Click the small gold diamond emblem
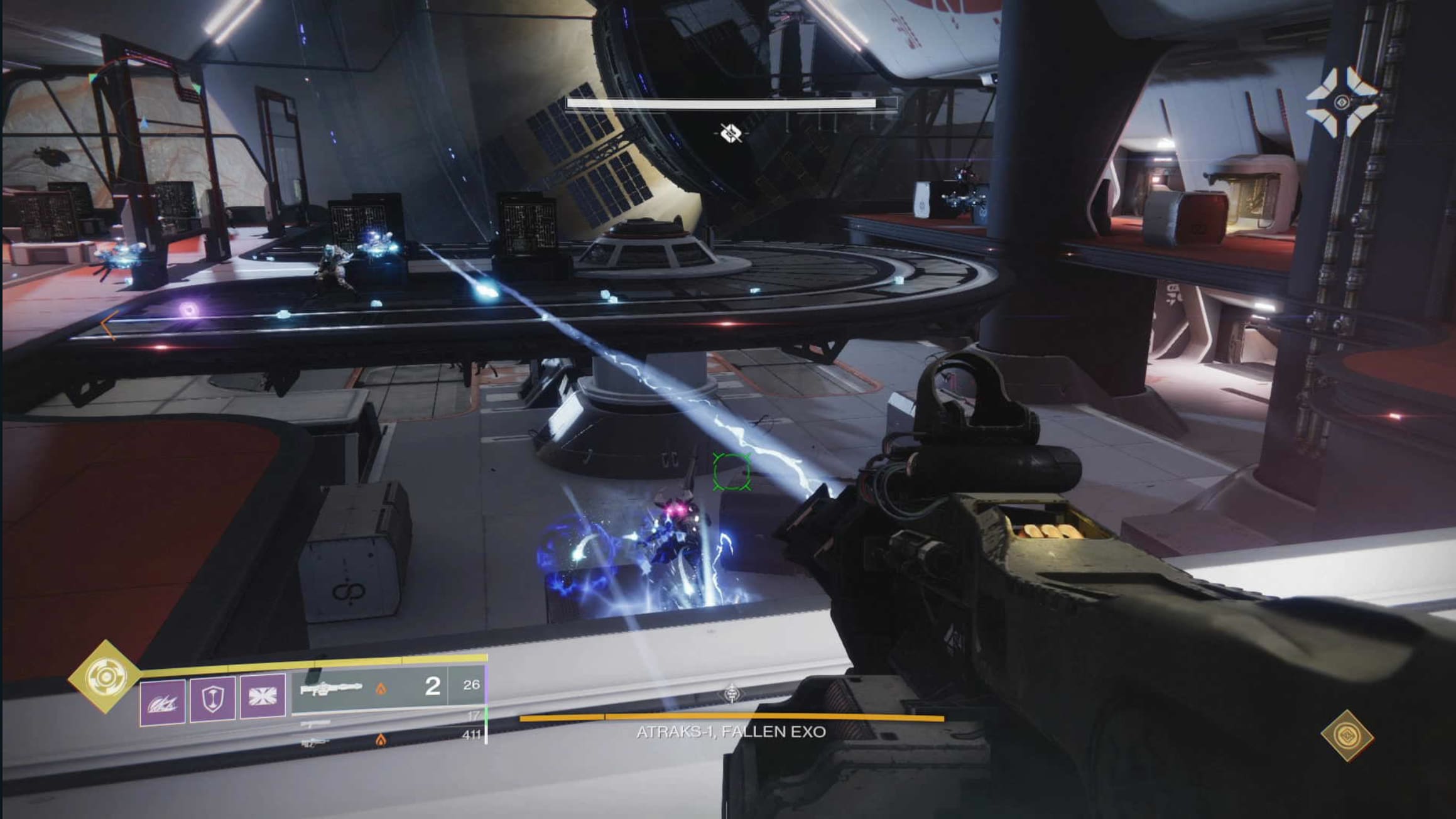 click(1346, 735)
